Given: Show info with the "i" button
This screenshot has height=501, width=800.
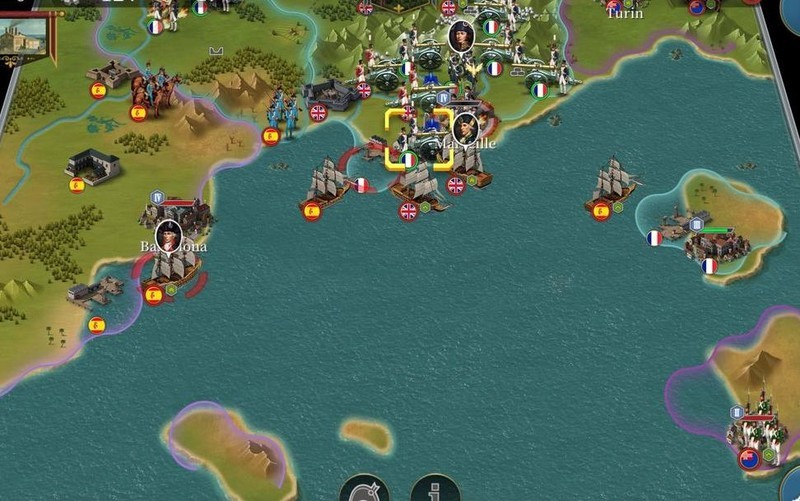Looking at the screenshot, I should click(435, 490).
